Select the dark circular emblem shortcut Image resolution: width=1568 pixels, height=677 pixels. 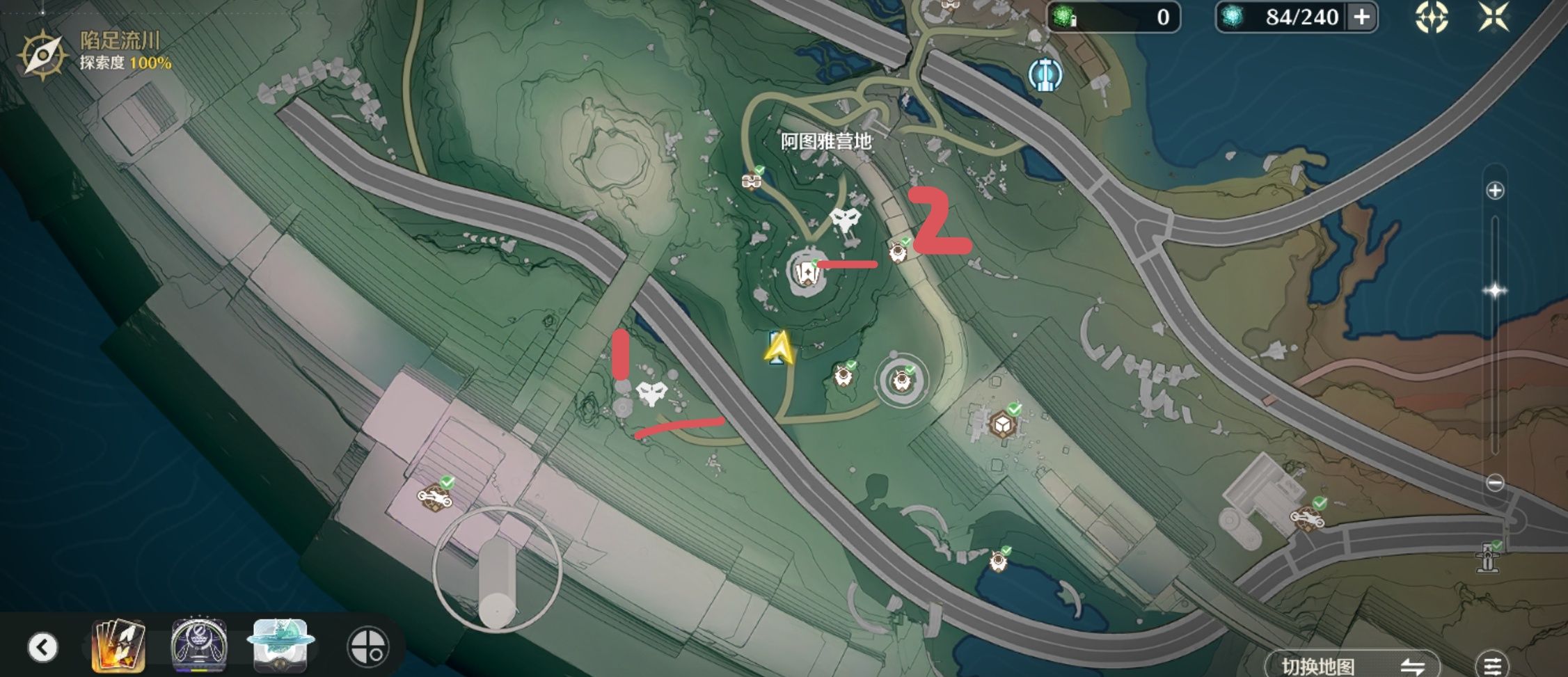pyautogui.click(x=199, y=646)
